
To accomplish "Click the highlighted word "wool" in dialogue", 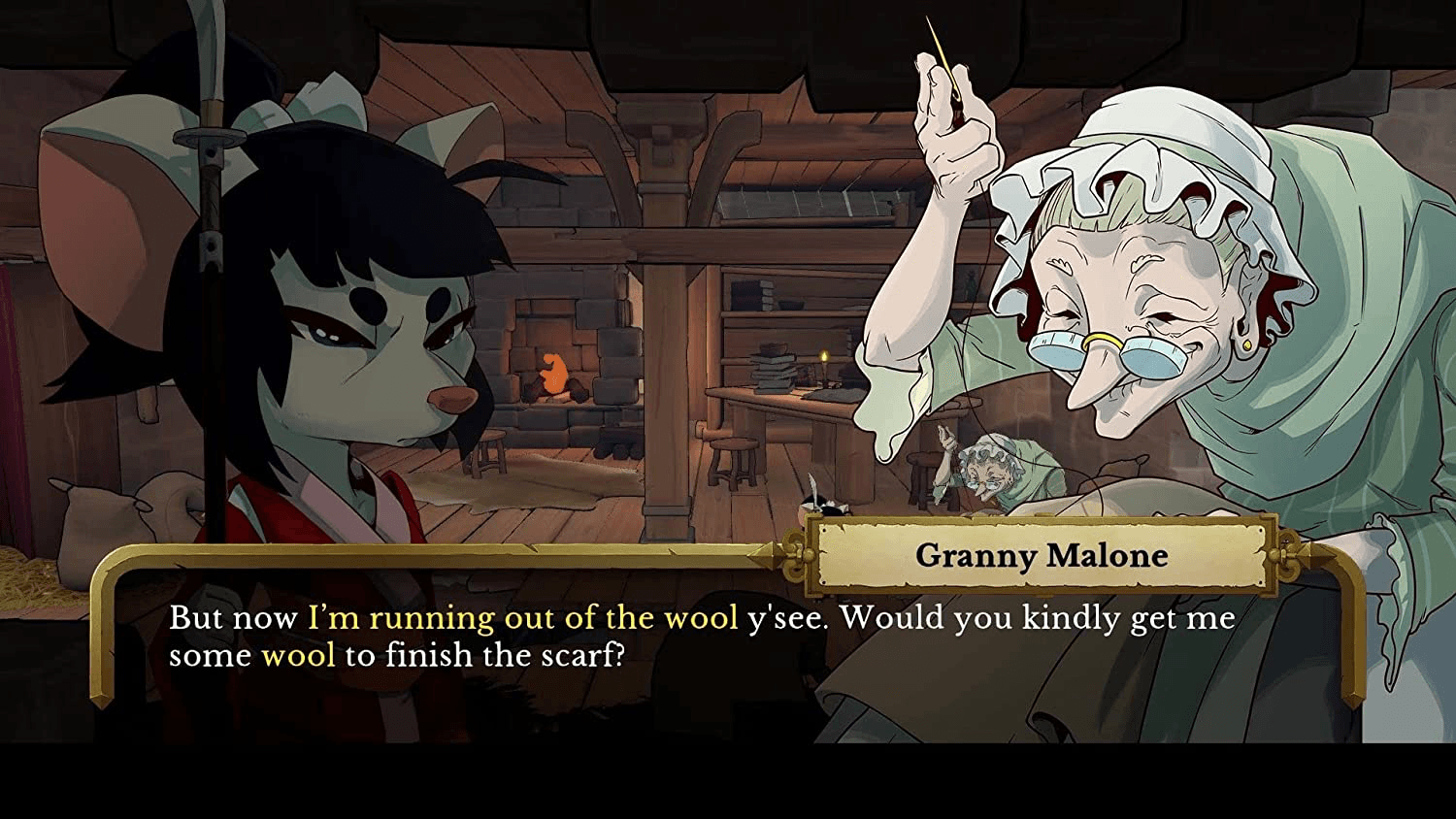I will click(x=302, y=654).
